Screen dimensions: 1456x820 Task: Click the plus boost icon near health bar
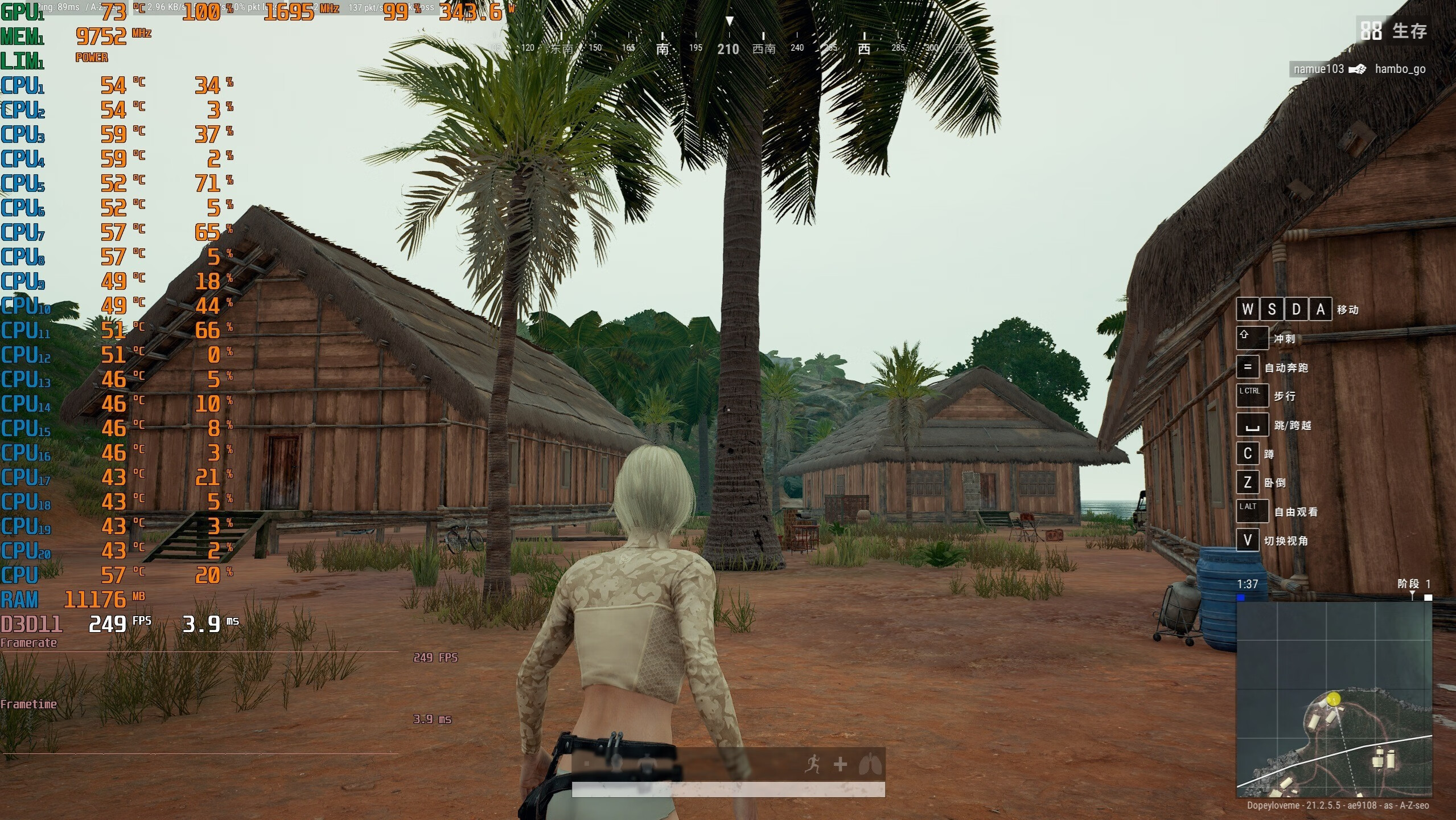[841, 765]
